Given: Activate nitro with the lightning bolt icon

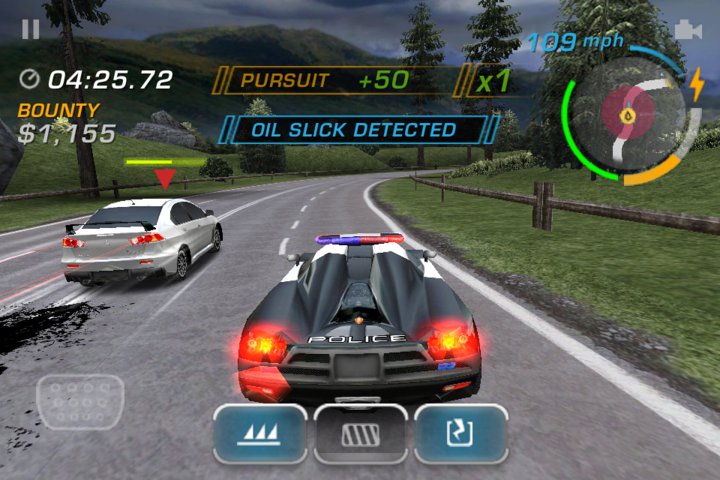Looking at the screenshot, I should [696, 85].
